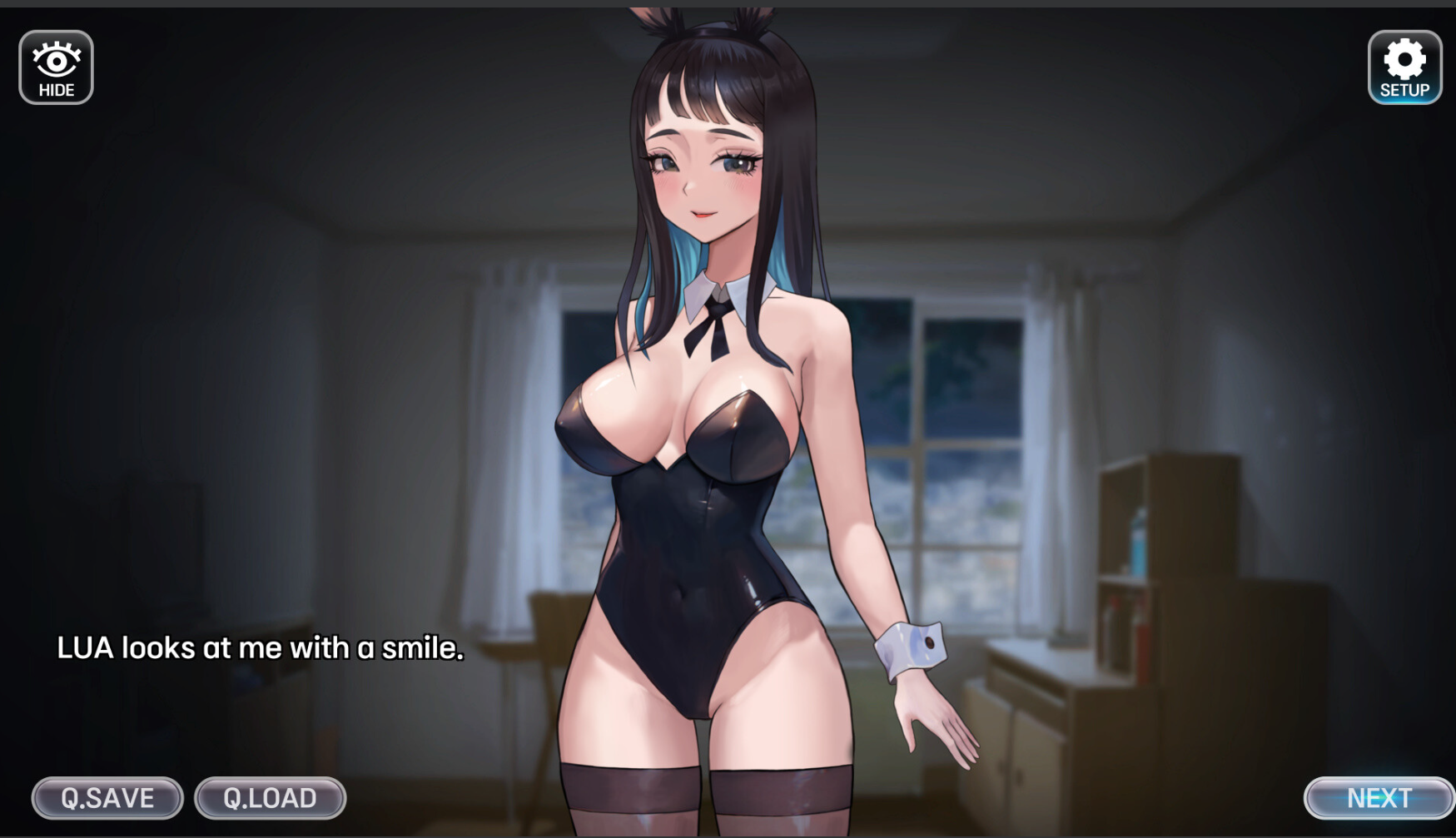The height and width of the screenshot is (838, 1456).
Task: Quick load a previous save
Action: click(x=268, y=798)
